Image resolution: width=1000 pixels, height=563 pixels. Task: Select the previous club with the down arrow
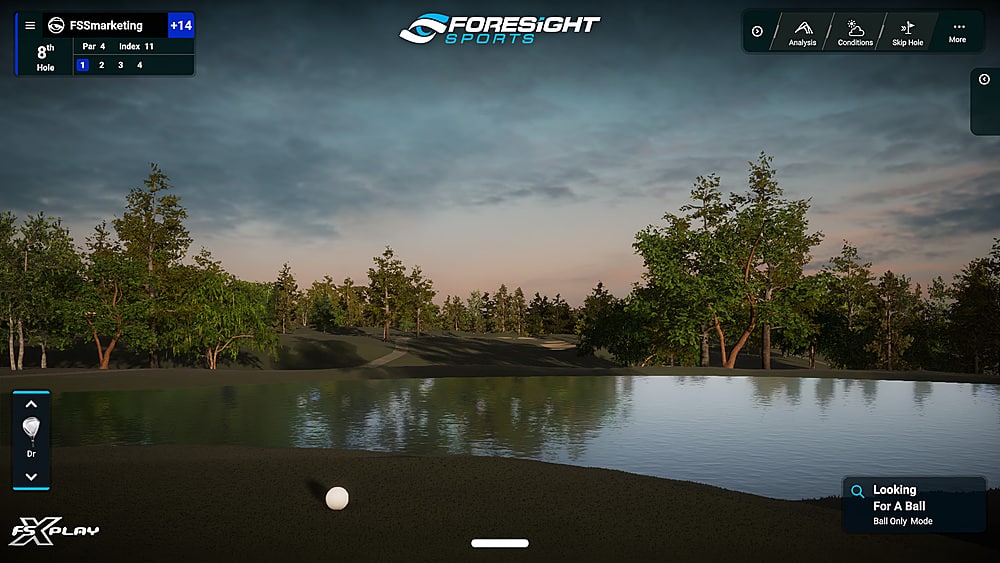coord(31,476)
